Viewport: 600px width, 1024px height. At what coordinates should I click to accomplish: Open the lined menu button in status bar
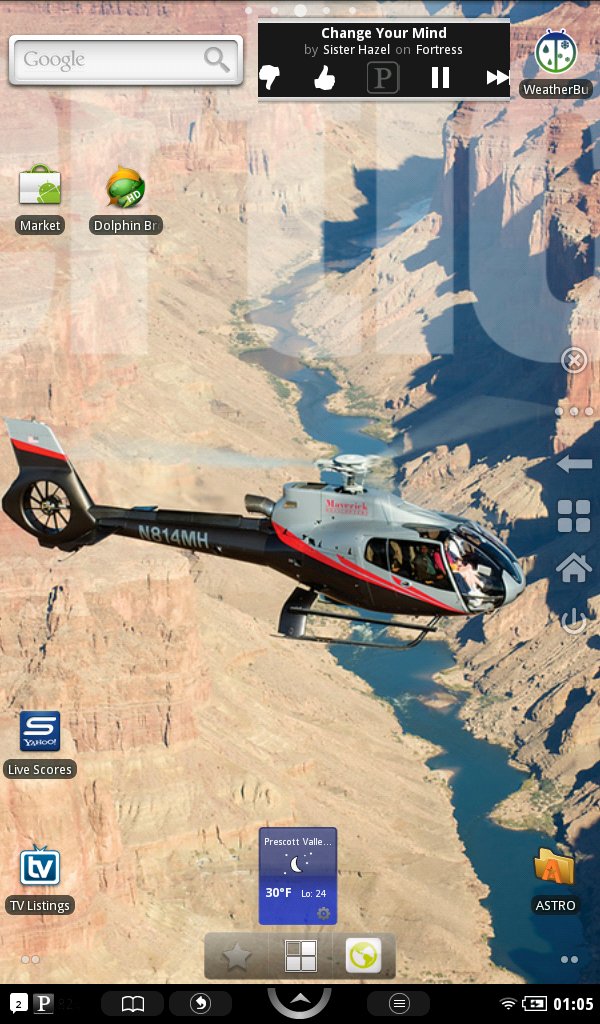(x=398, y=1004)
